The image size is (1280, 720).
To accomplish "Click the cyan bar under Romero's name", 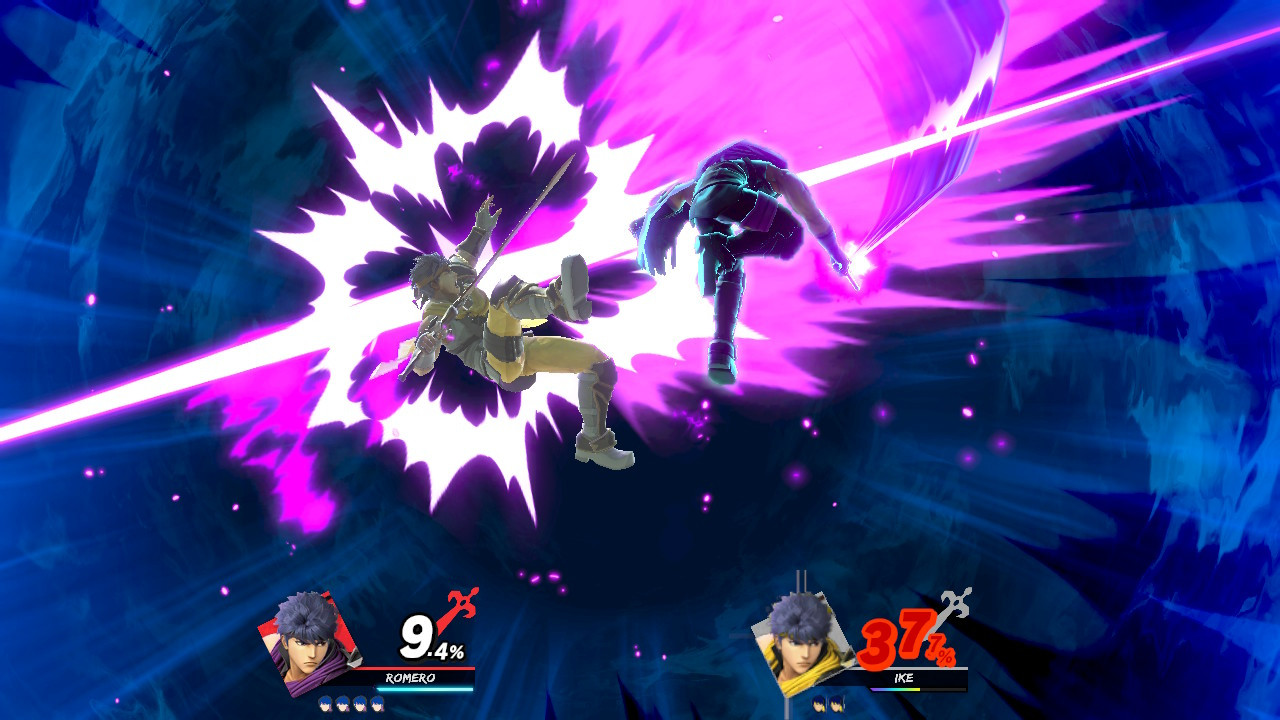I will (x=424, y=689).
